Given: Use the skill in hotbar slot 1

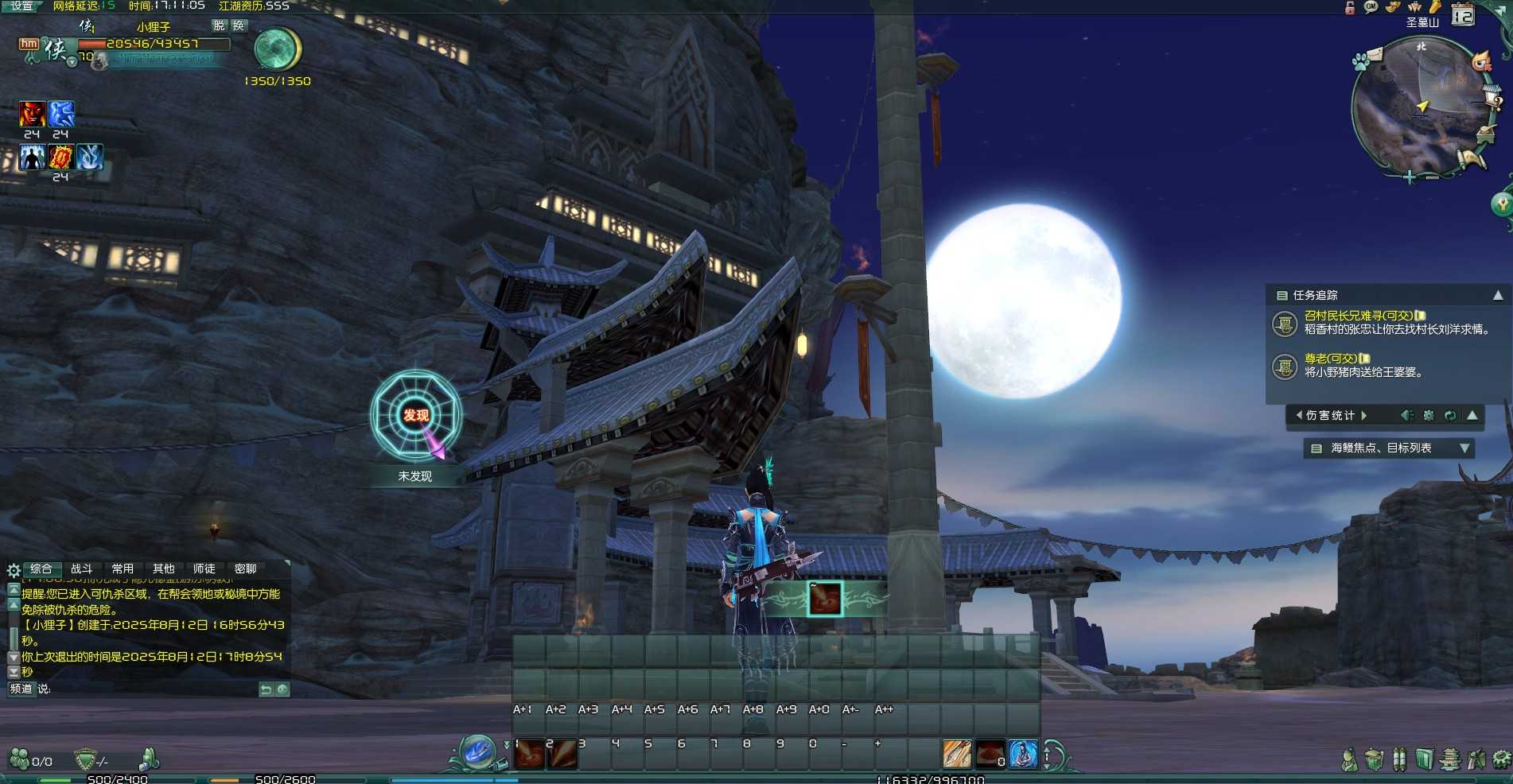Looking at the screenshot, I should [x=529, y=754].
